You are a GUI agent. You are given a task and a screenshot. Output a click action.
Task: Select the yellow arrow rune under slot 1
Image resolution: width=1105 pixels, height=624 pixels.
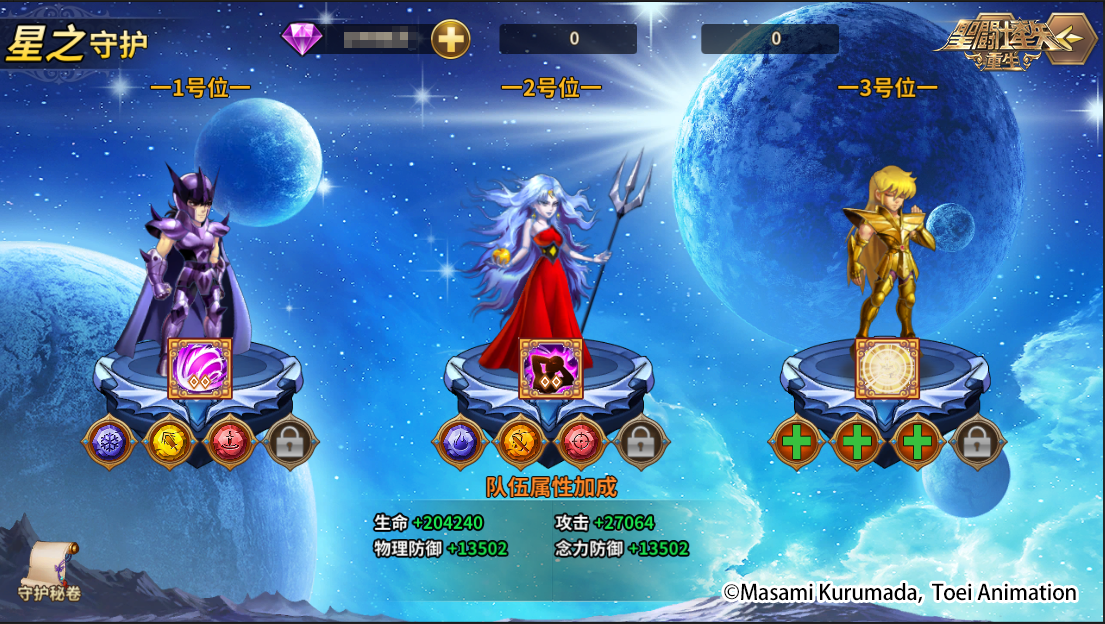click(x=169, y=442)
